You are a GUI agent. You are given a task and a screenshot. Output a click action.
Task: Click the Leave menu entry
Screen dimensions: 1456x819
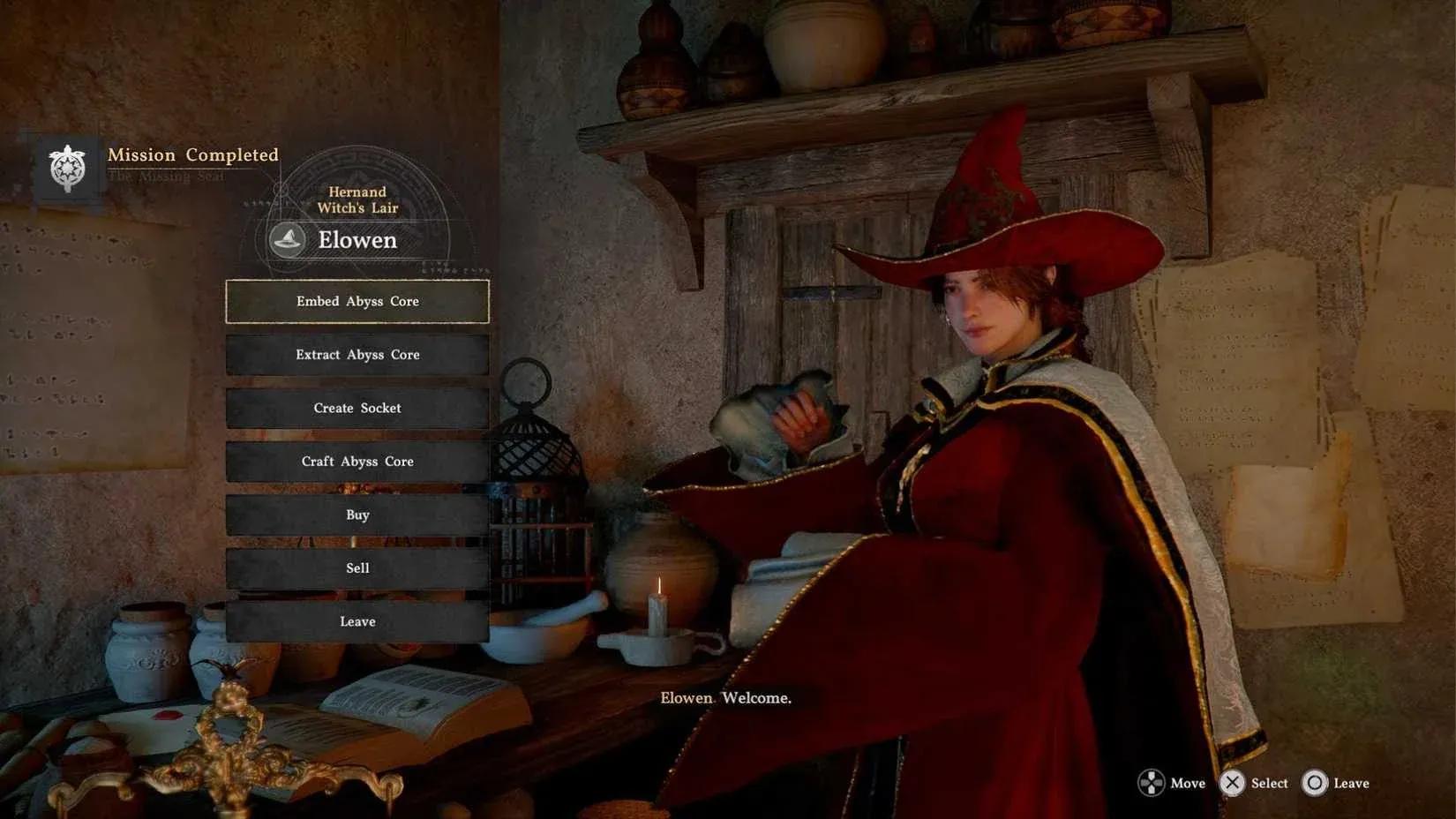pyautogui.click(x=357, y=622)
